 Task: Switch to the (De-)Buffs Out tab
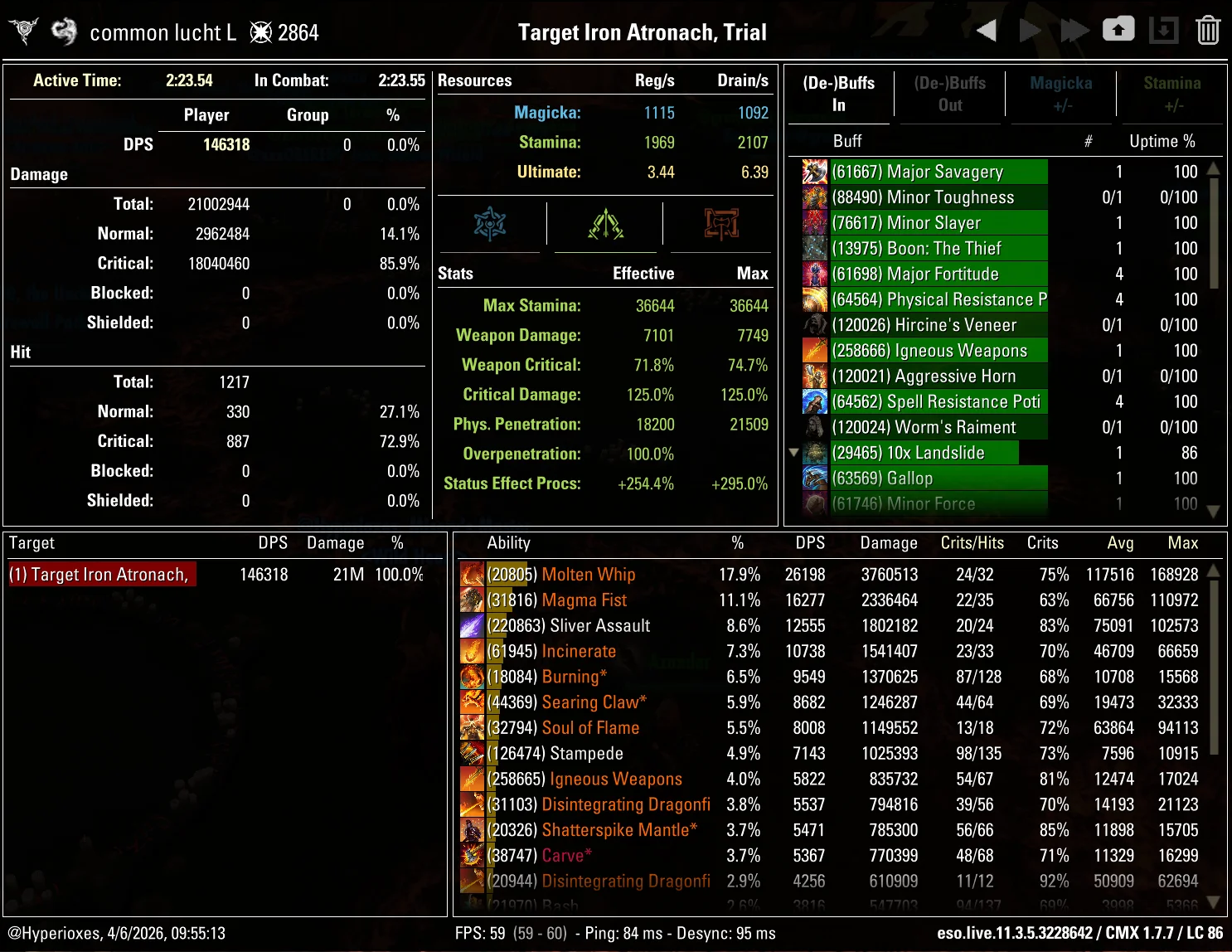click(x=950, y=94)
